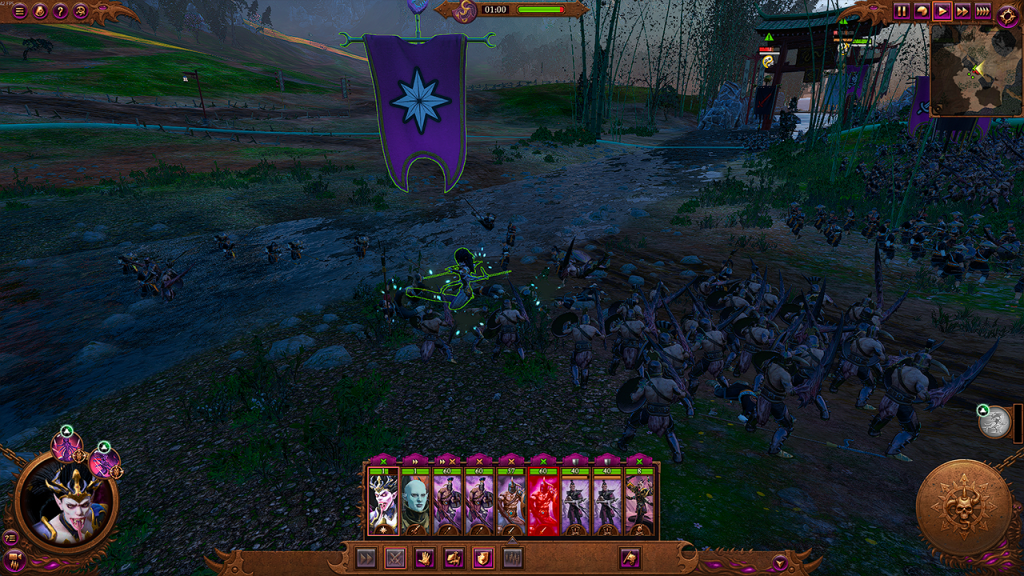Click the formation lock group button
Viewport: 1024px width, 576px height.
[x=512, y=558]
